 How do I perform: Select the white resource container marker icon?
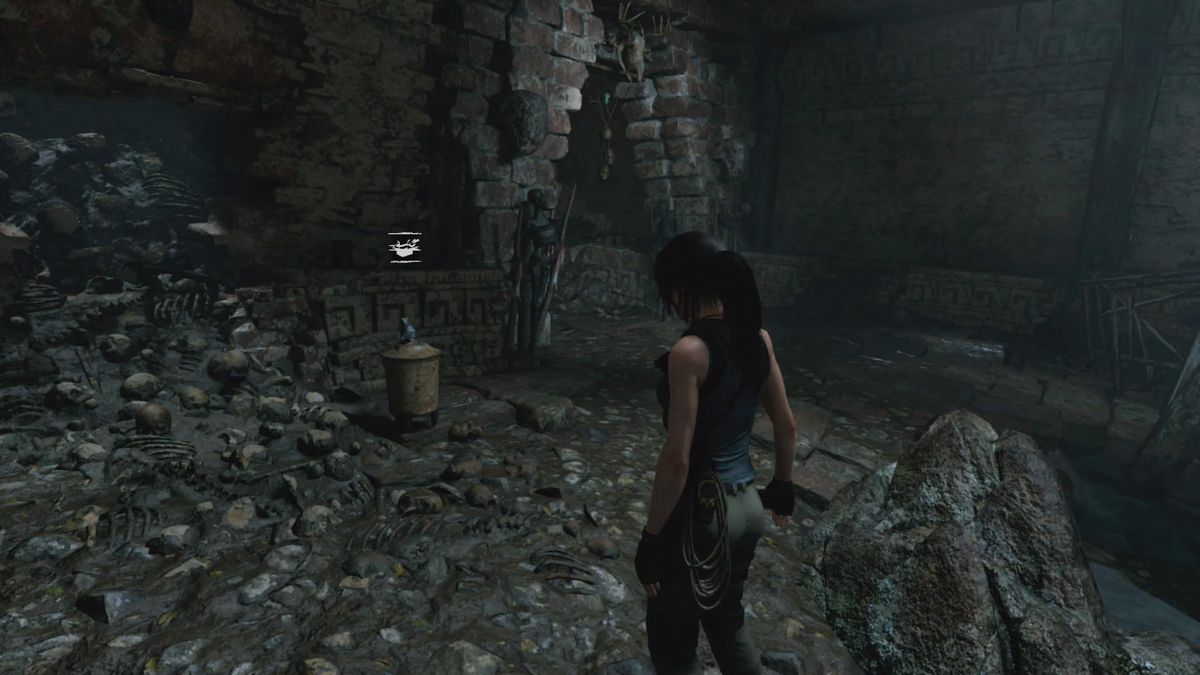point(405,247)
